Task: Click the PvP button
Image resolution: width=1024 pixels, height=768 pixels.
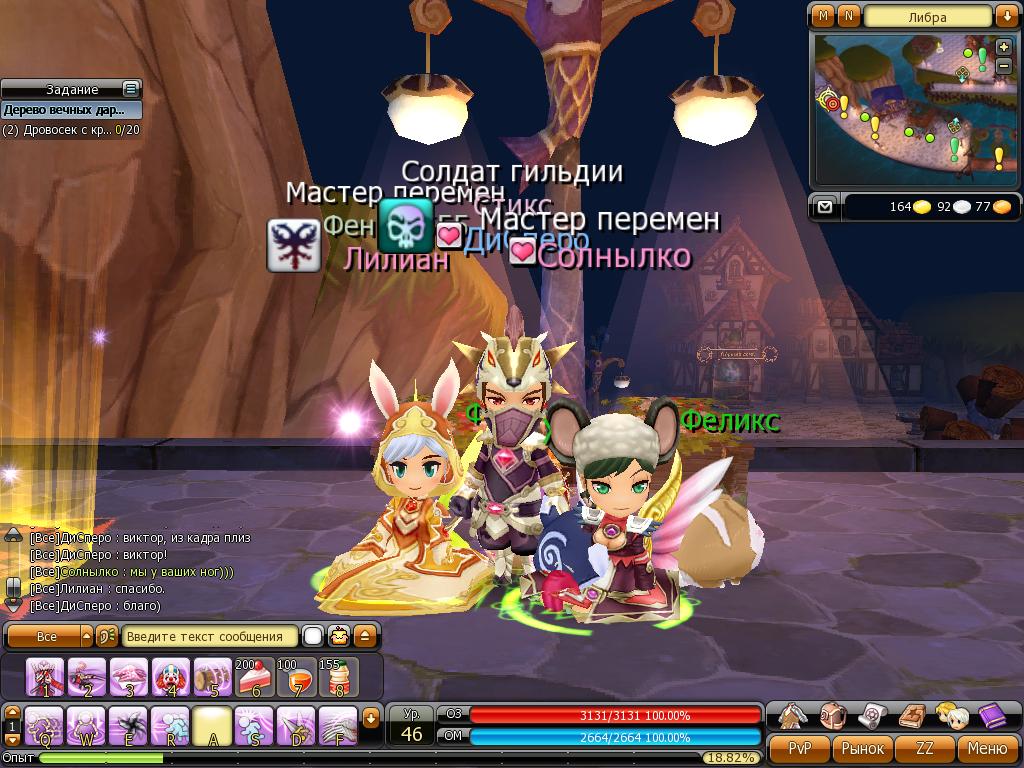Action: [x=800, y=748]
